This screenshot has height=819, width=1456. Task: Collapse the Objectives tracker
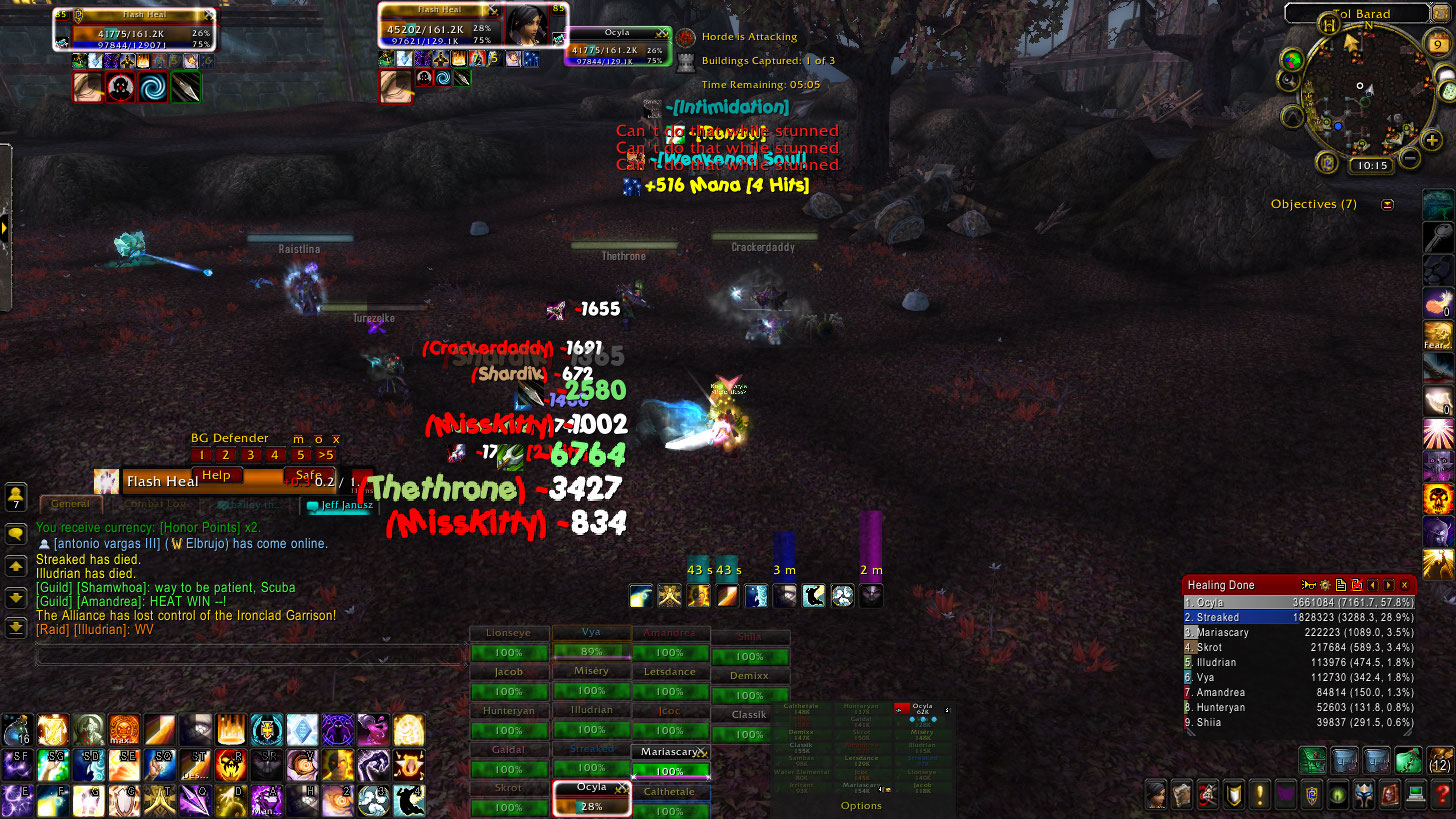point(1387,204)
